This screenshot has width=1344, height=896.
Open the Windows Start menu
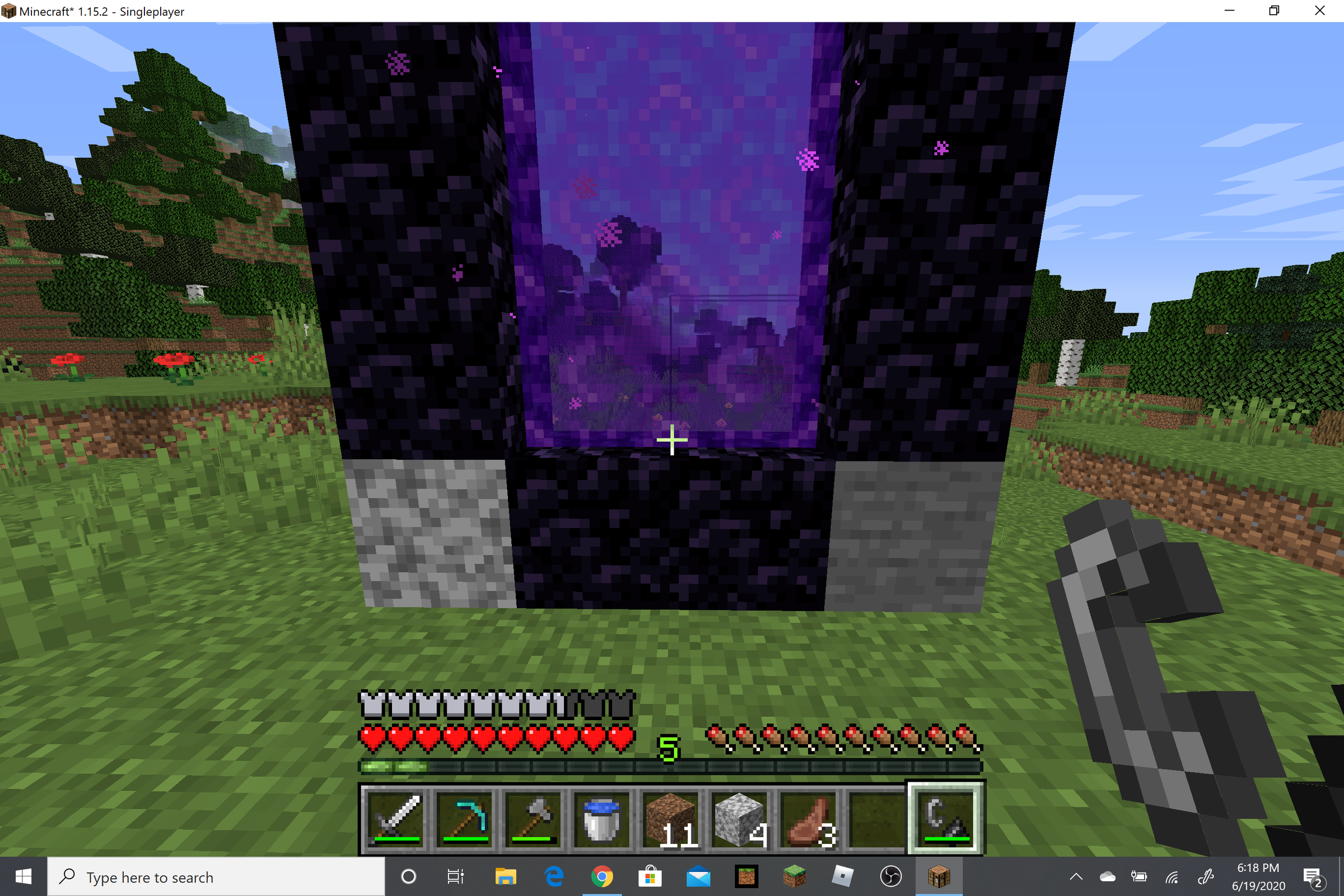[x=23, y=877]
